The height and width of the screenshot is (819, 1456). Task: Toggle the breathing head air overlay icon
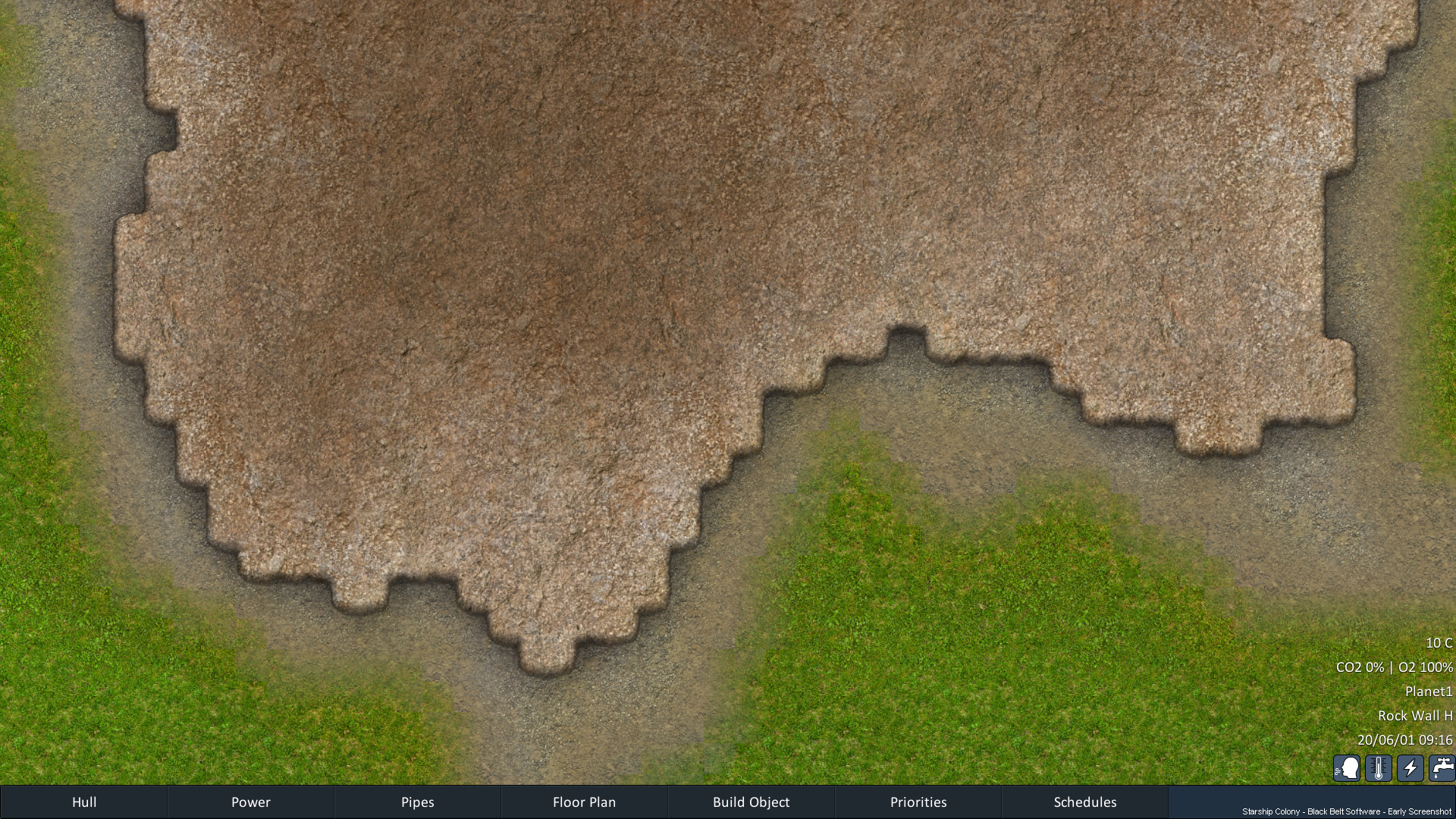click(1347, 768)
